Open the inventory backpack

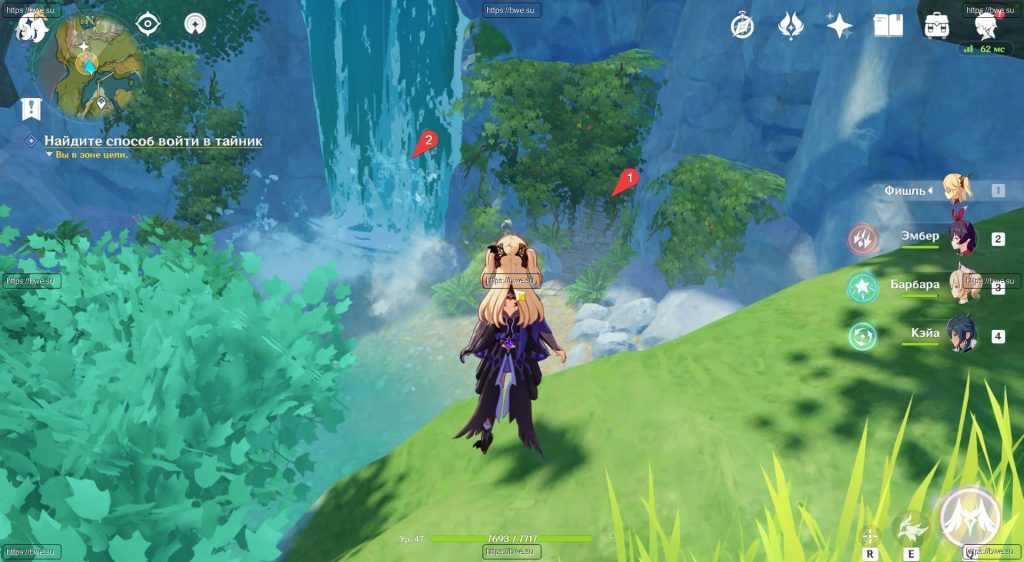(x=937, y=25)
